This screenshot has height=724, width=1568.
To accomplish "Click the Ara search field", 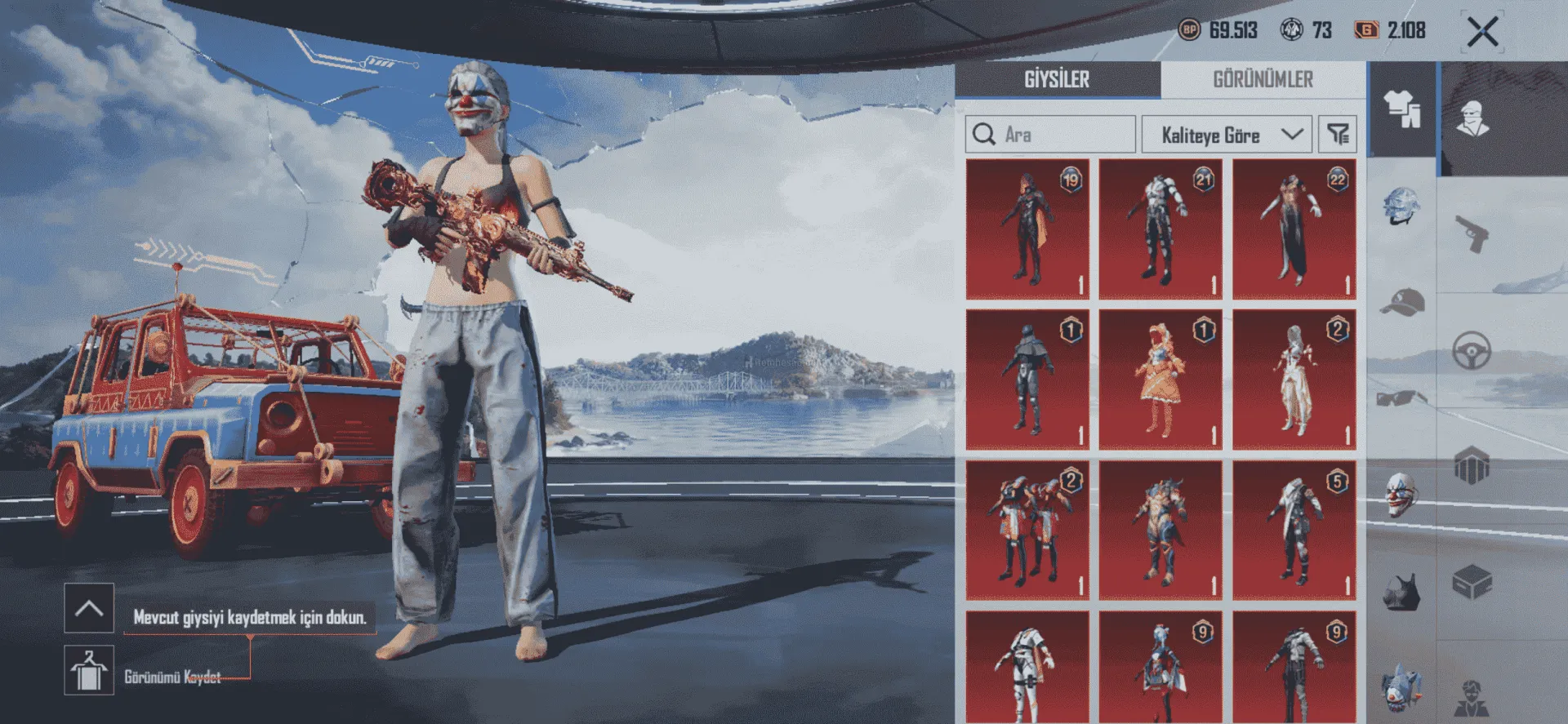I will pos(1050,135).
